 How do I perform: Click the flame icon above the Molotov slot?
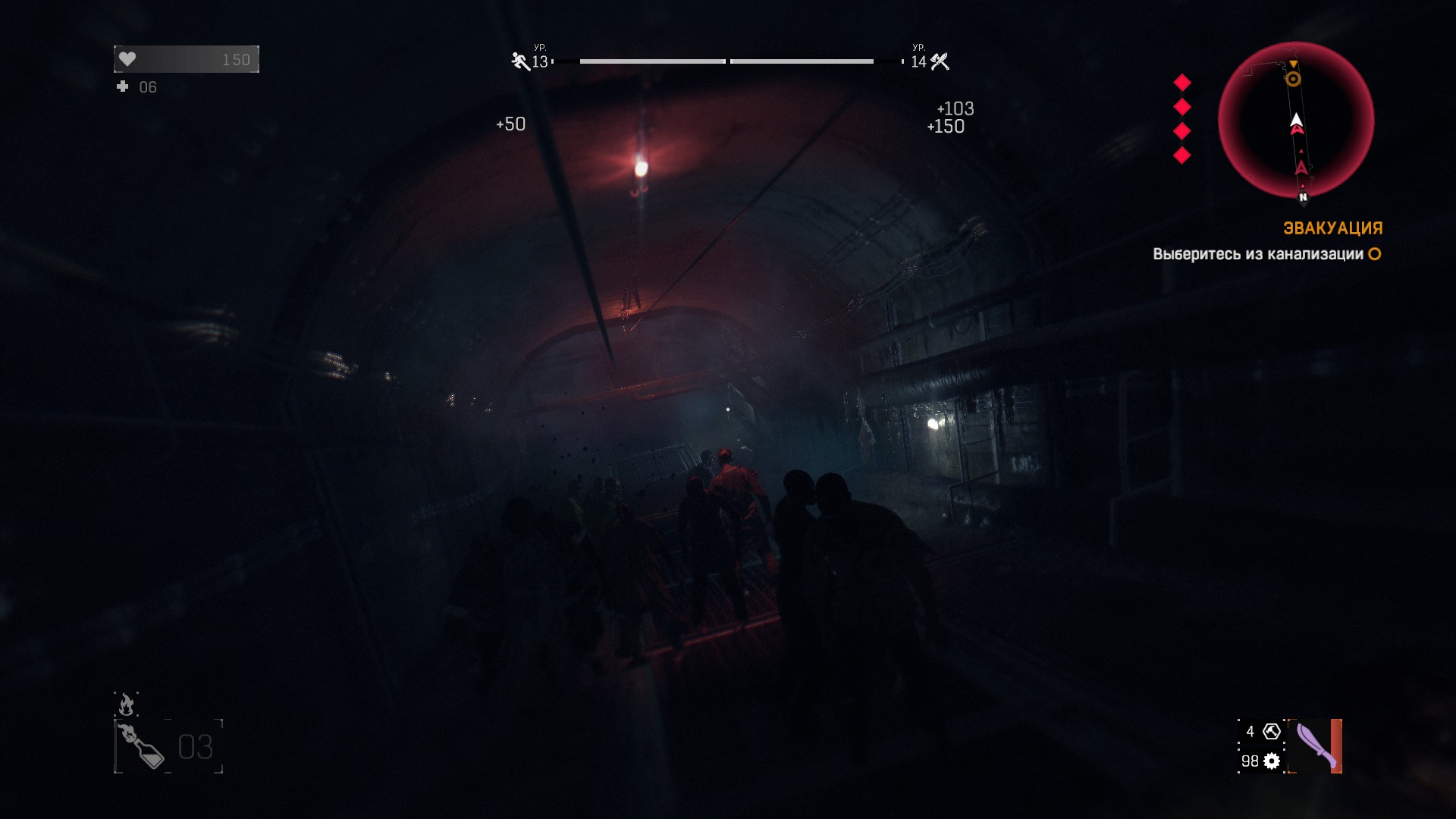click(x=126, y=704)
